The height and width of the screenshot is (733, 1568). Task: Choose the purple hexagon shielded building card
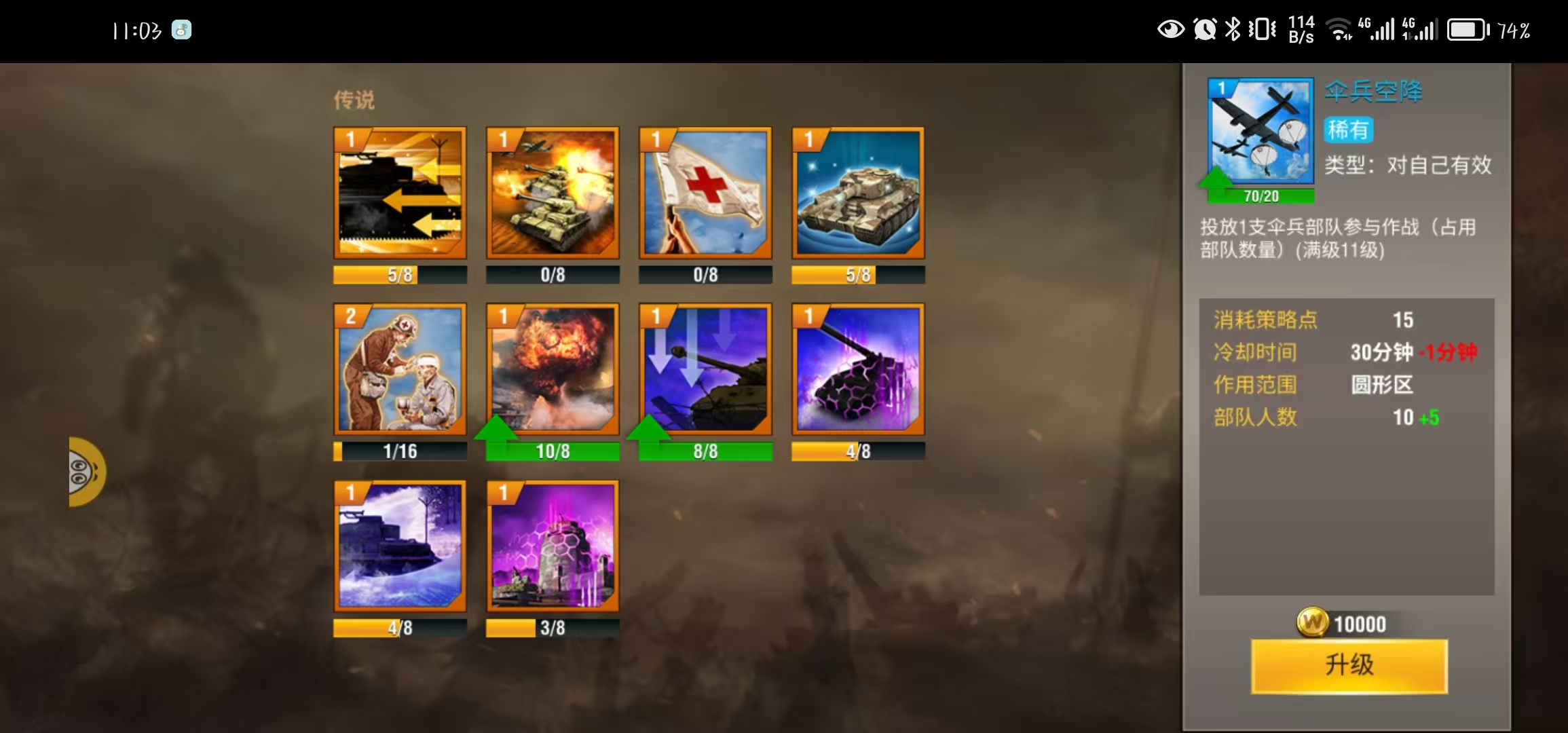tap(553, 546)
